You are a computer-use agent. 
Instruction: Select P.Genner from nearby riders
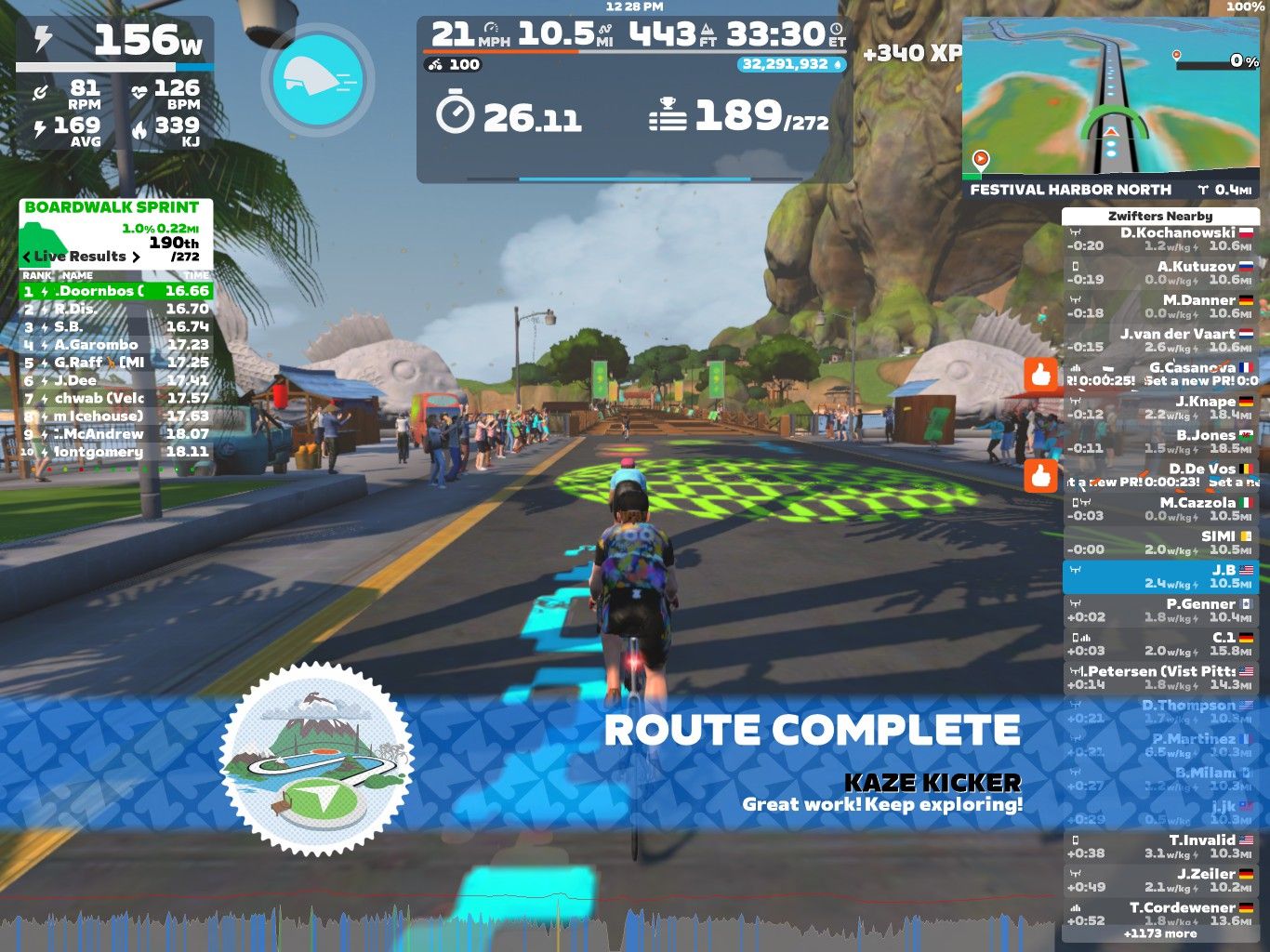pyautogui.click(x=1159, y=610)
